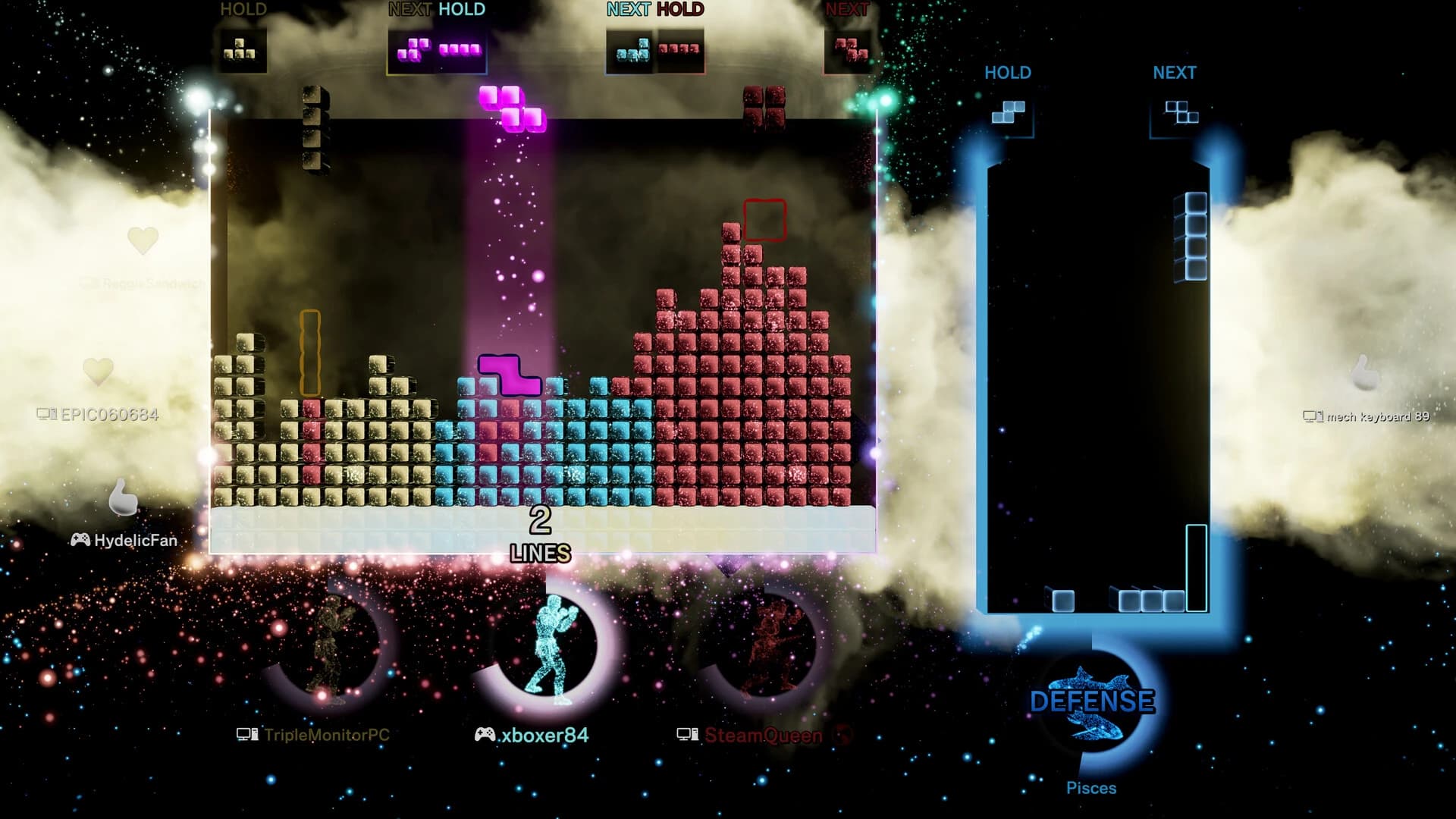This screenshot has height=819, width=1456.
Task: Click the 2 LINES counter on the board
Action: (540, 535)
